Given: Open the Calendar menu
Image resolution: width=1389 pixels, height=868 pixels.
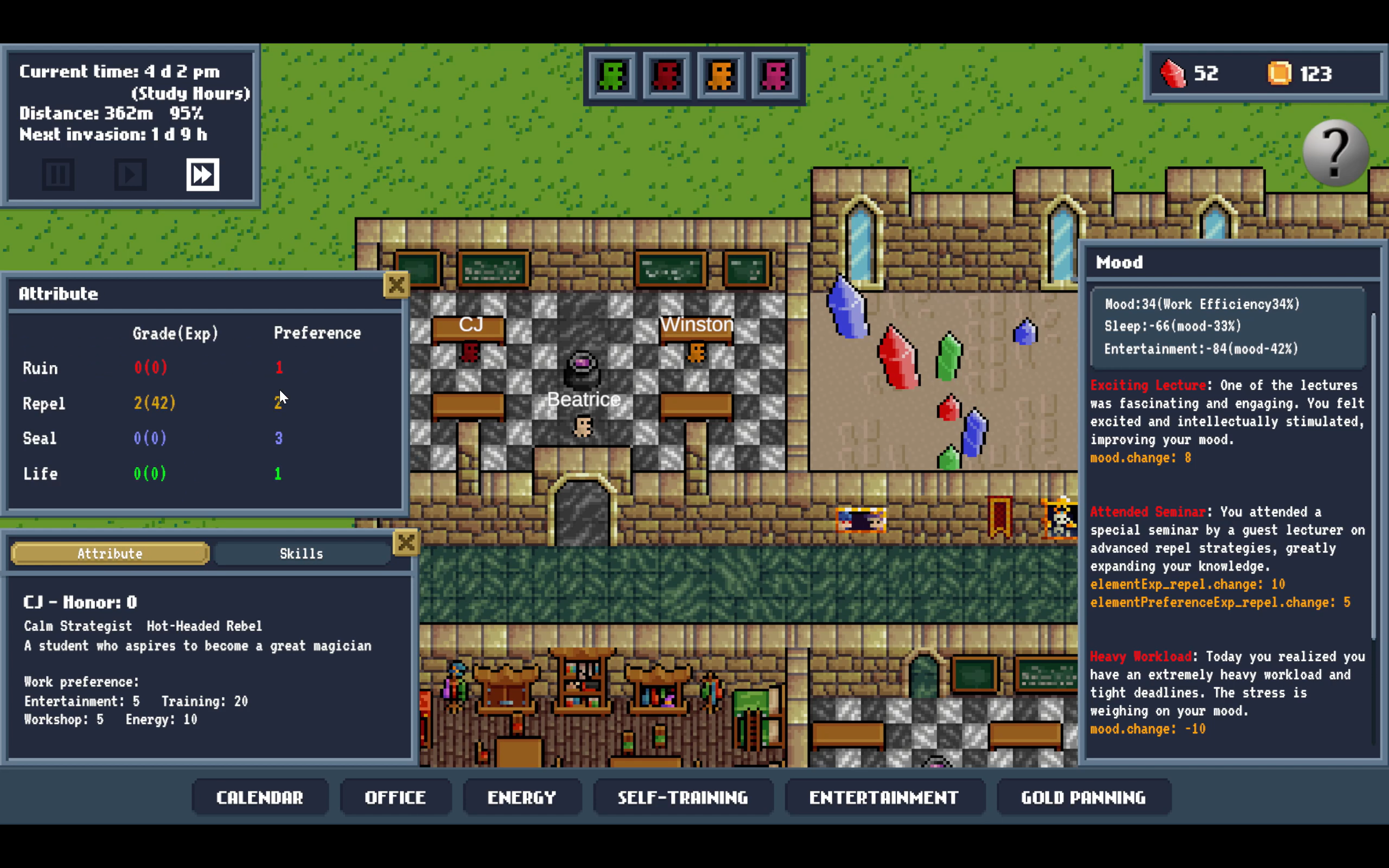Looking at the screenshot, I should tap(259, 797).
